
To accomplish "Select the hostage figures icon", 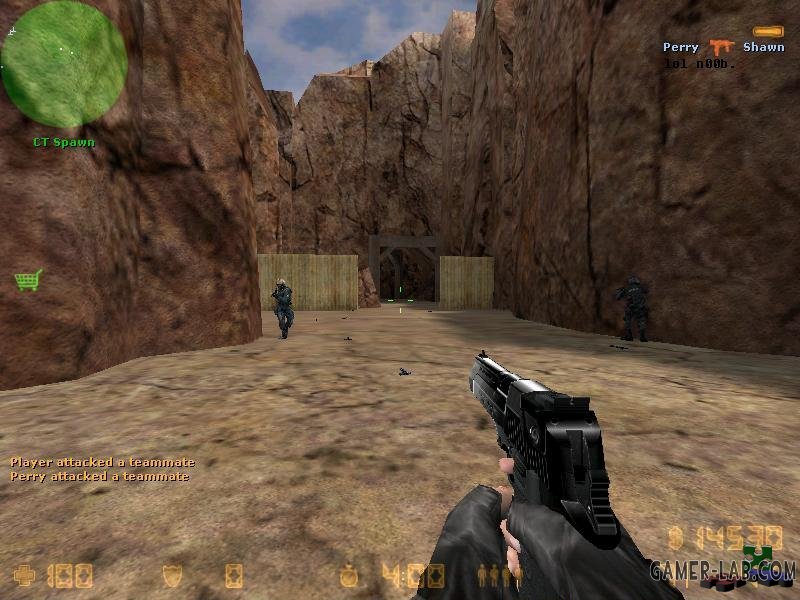I will (500, 576).
